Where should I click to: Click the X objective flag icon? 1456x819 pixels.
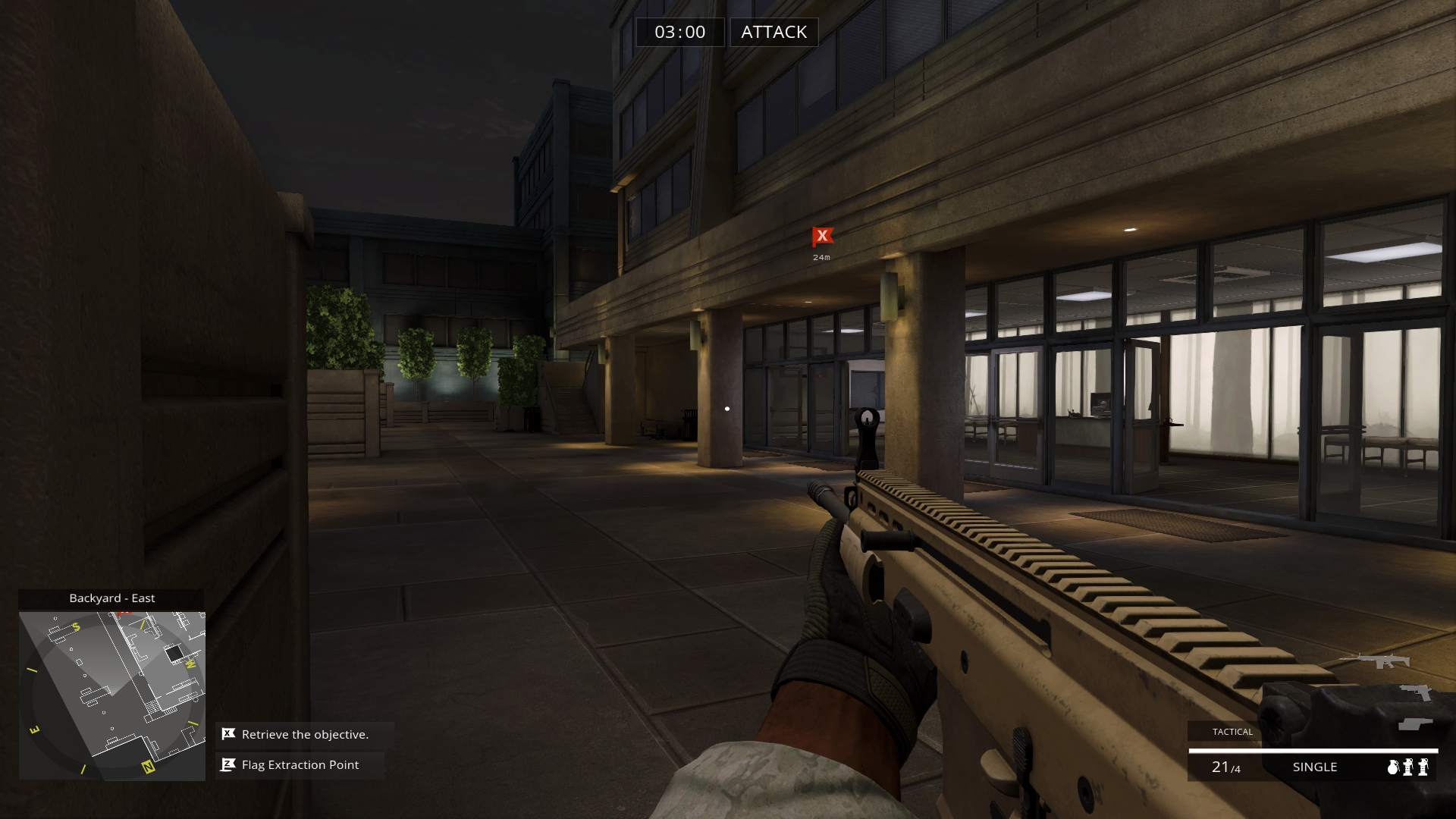pos(227,734)
